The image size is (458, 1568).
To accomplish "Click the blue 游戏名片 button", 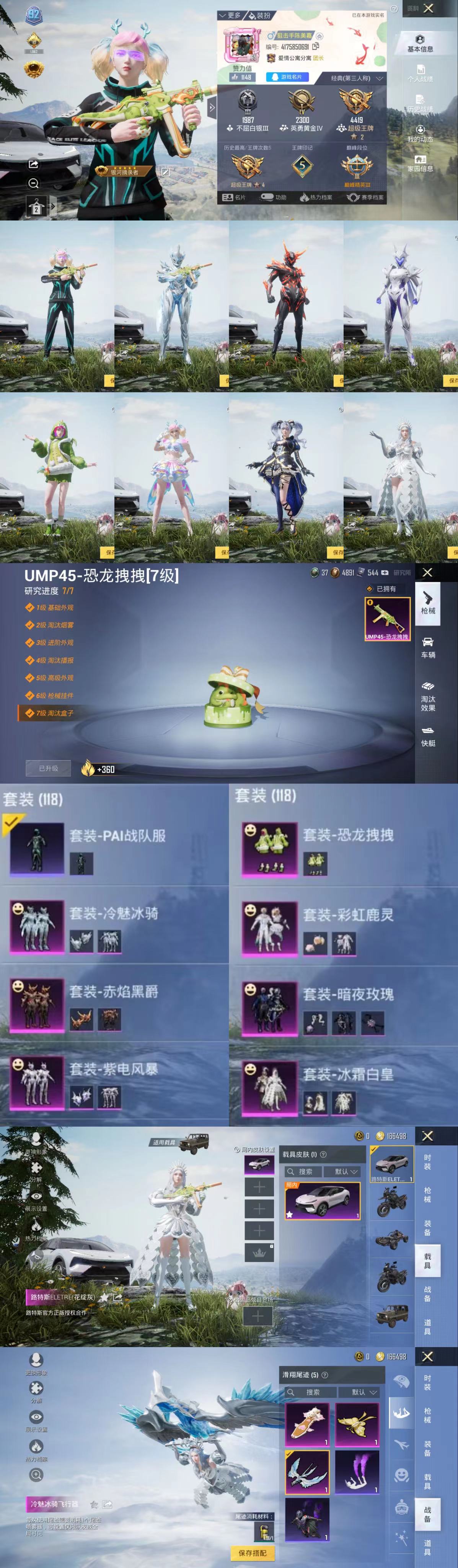I will click(x=287, y=77).
